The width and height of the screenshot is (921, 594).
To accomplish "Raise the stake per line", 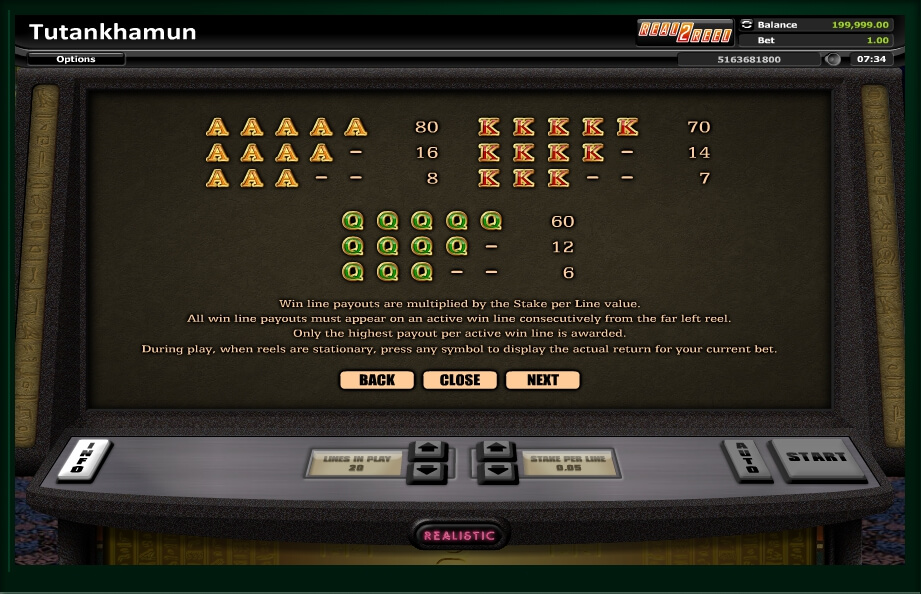I will pos(497,451).
